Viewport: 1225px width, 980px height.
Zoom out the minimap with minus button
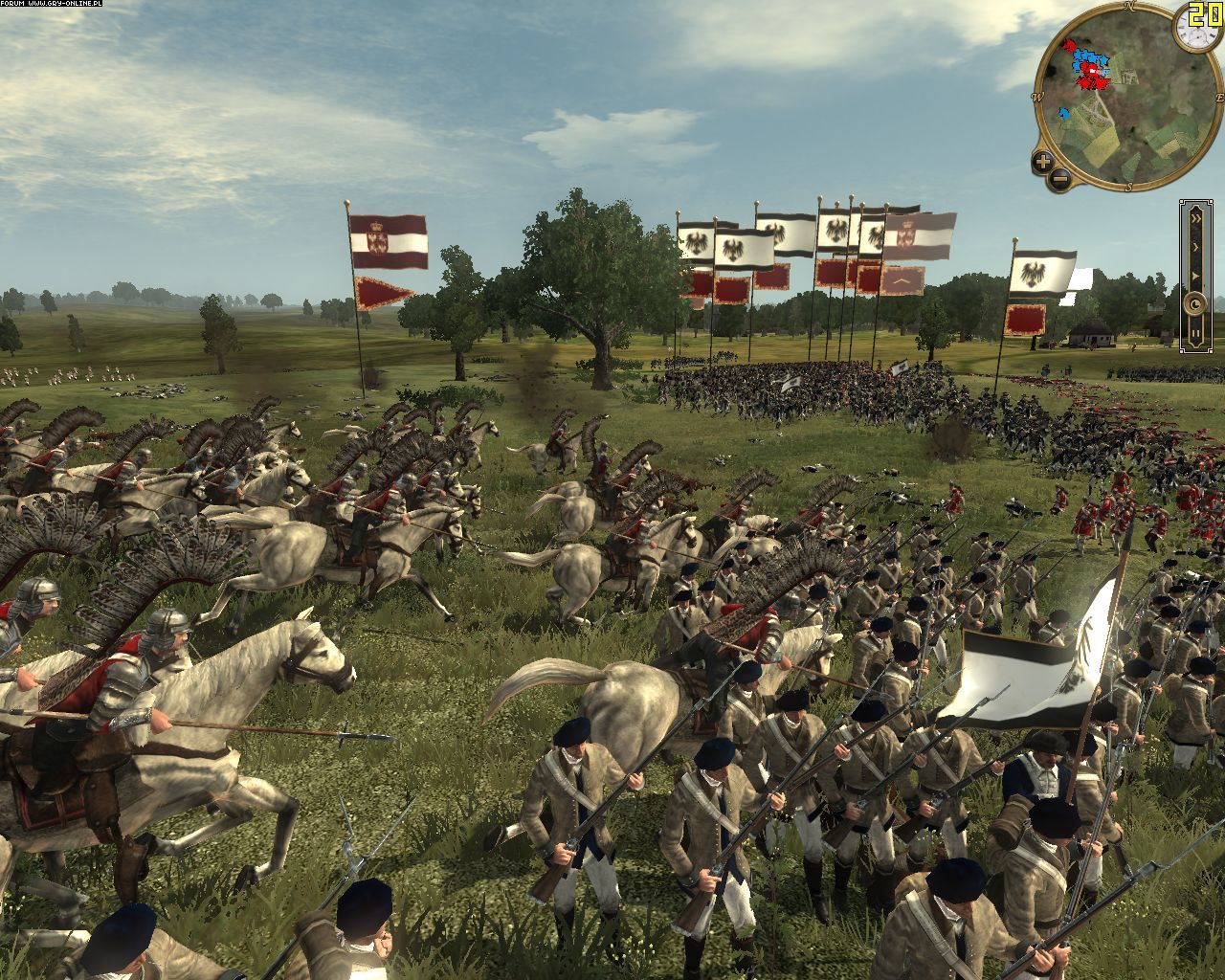1059,178
